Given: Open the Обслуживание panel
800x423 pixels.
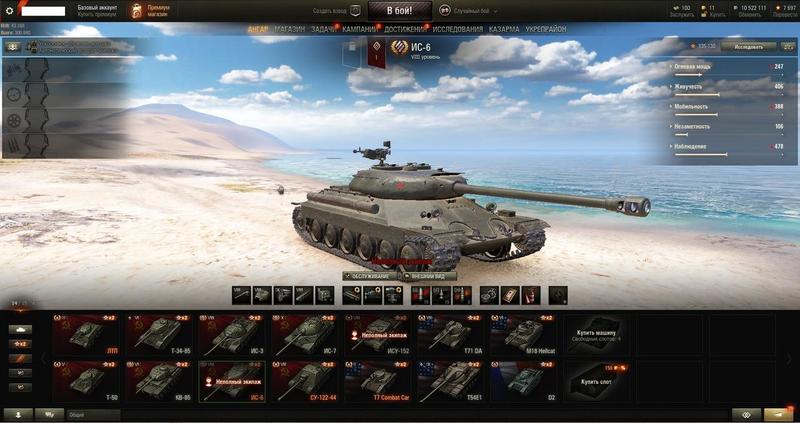Looking at the screenshot, I should pos(367,276).
